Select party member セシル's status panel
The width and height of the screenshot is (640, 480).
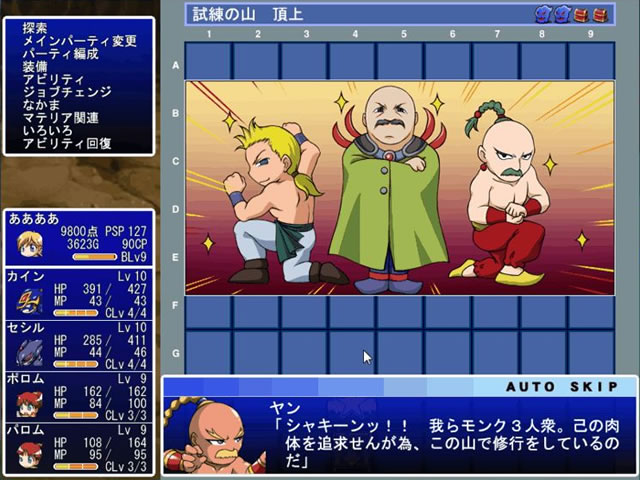point(79,343)
